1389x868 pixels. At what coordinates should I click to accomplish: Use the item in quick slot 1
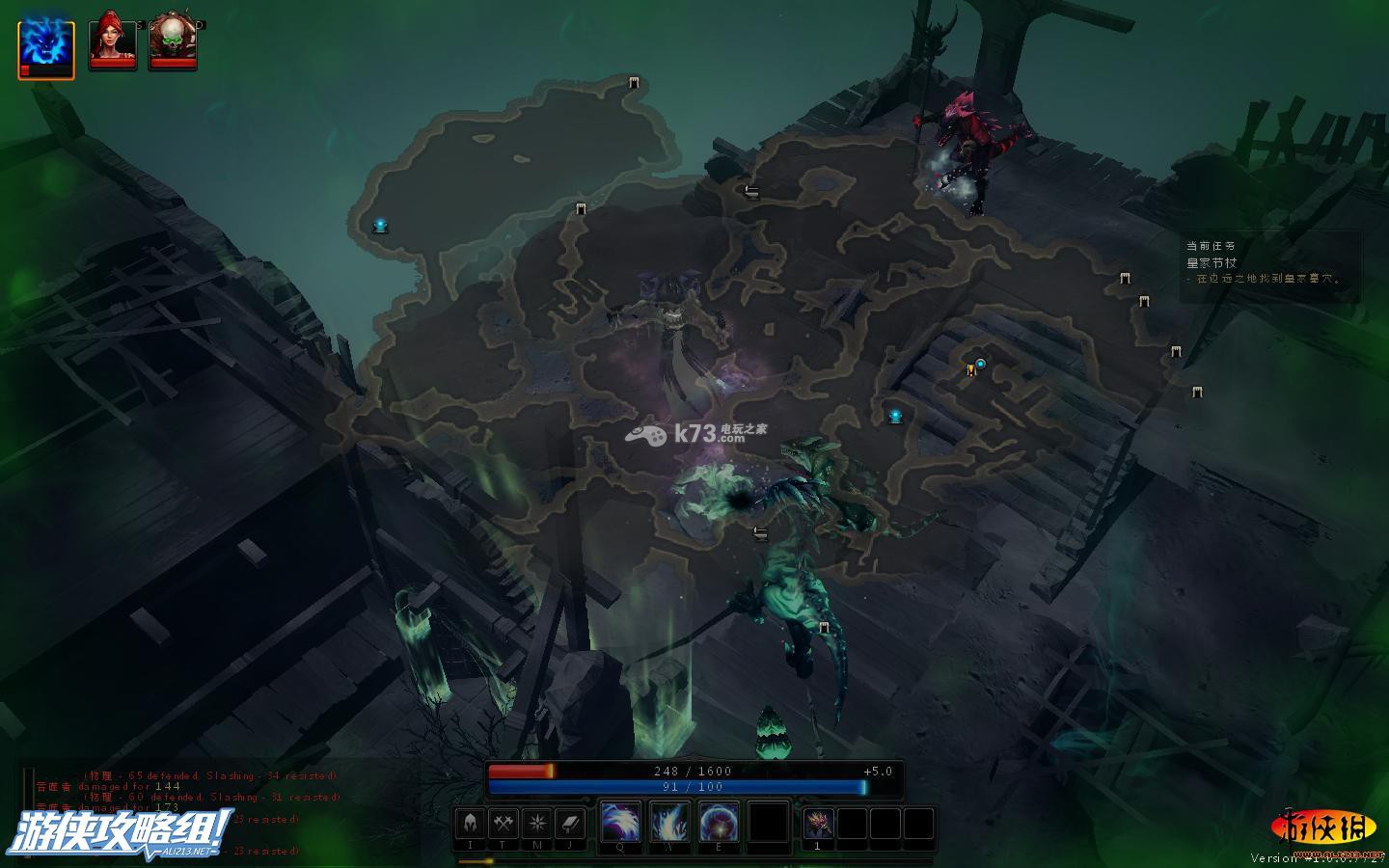[x=818, y=825]
